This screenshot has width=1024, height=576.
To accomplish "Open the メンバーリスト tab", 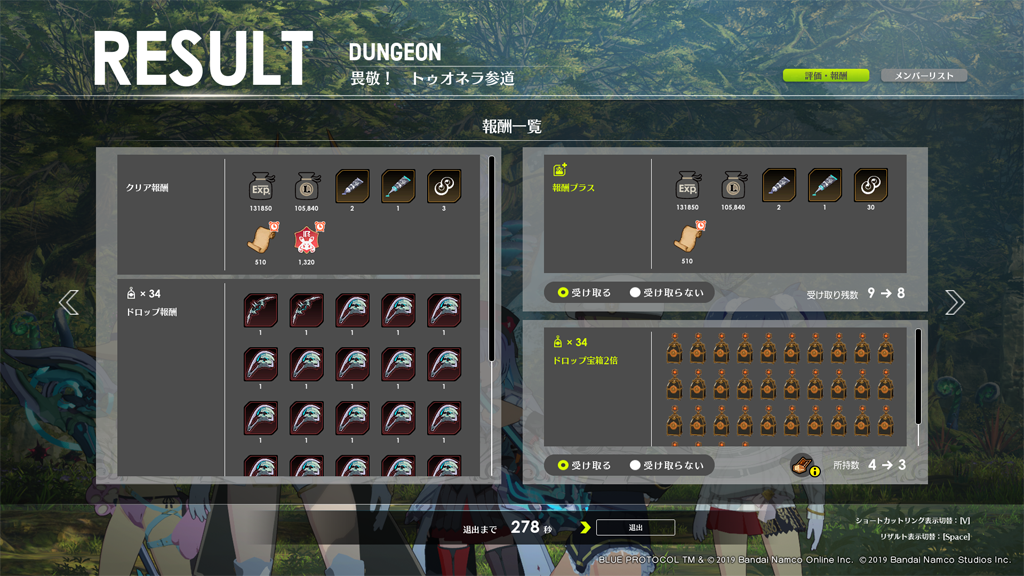I will [923, 76].
